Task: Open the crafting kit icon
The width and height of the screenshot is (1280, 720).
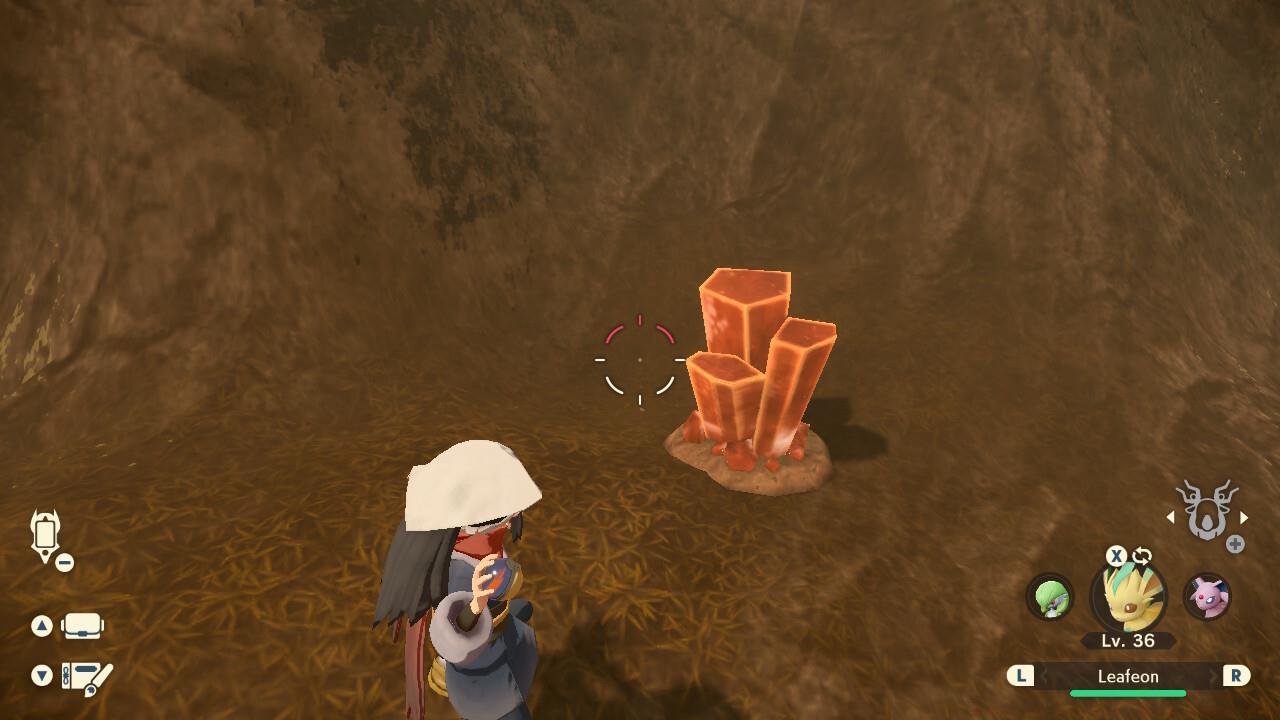Action: [x=85, y=677]
